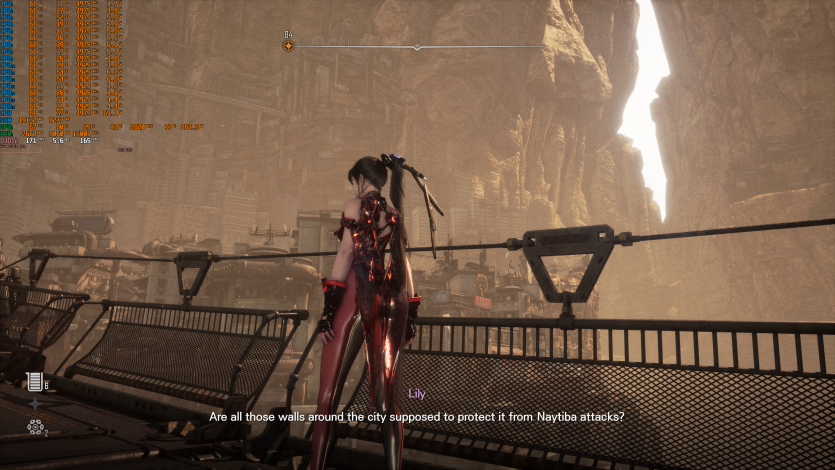Click the orange objective marker on the compass
Screen dimensions: 835x470
289,46
